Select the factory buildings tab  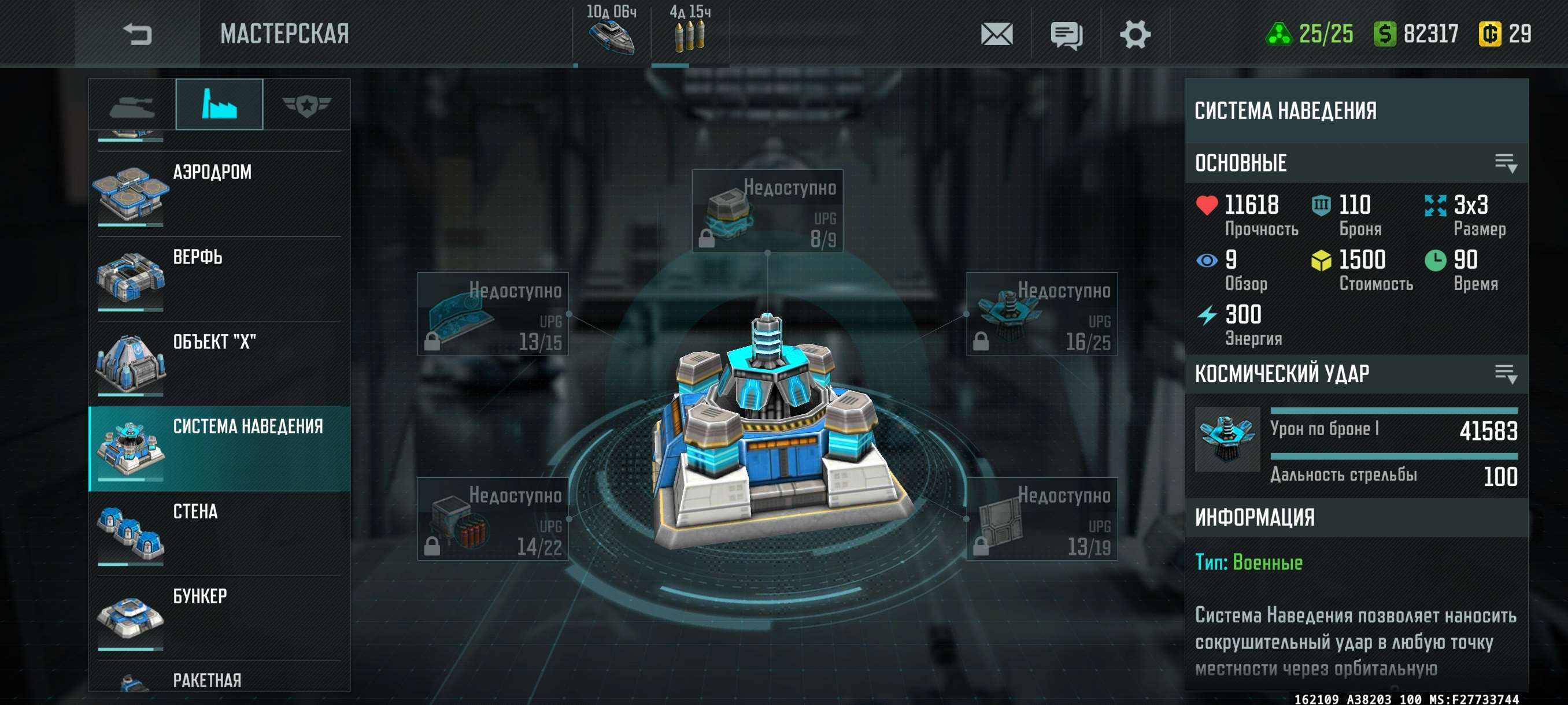tap(219, 105)
